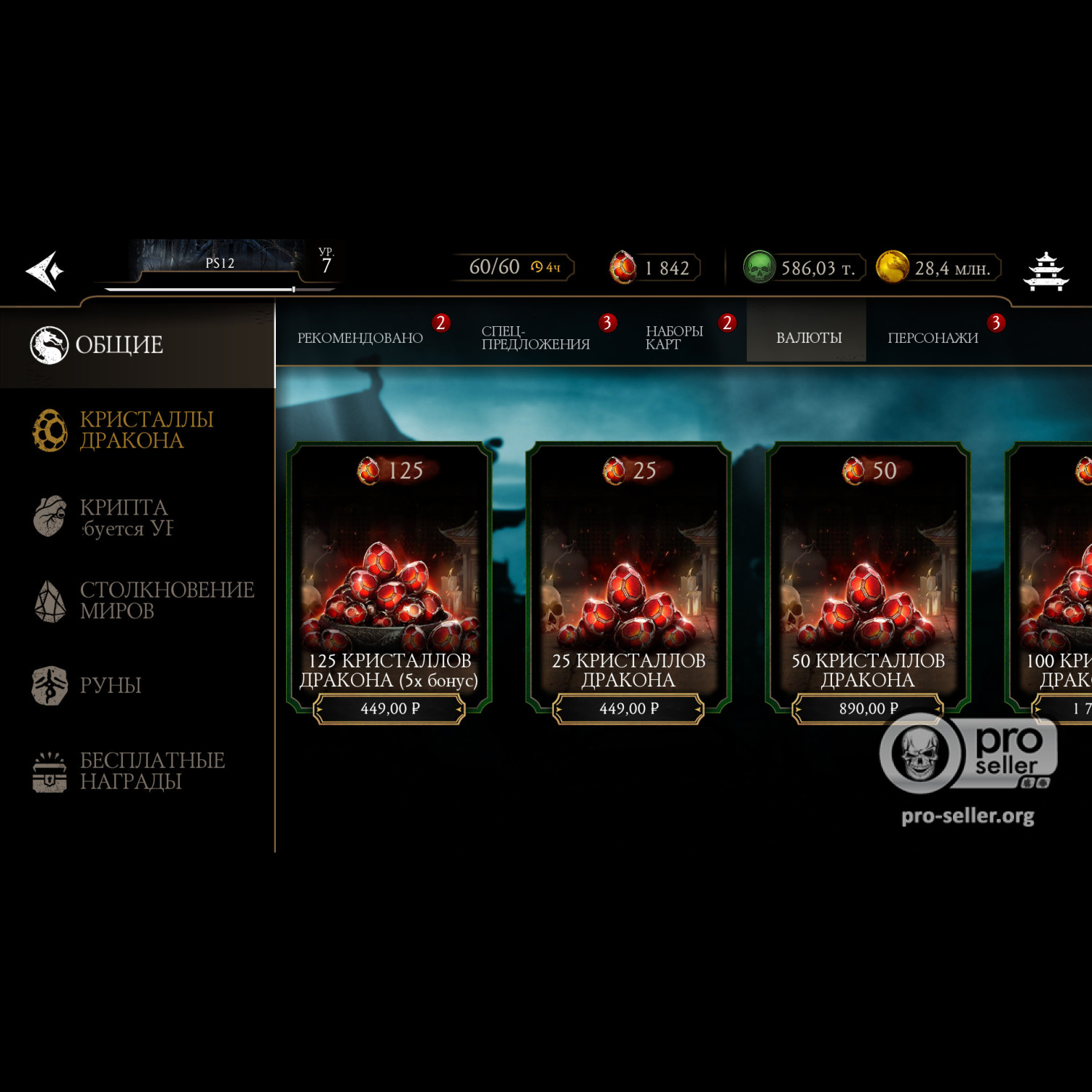This screenshot has width=1092, height=1092.
Task: Open the Спец-предложения tab
Action: click(536, 338)
